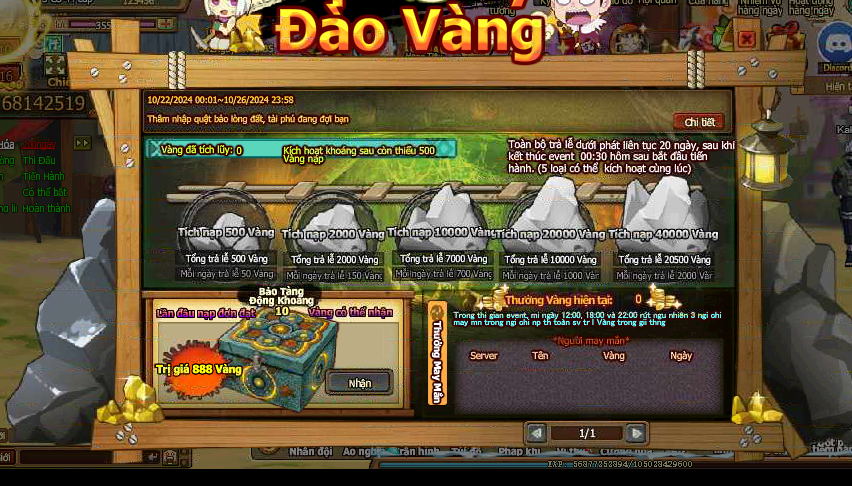Claim the treasure chest with Nhận
This screenshot has height=486, width=852.
pyautogui.click(x=359, y=382)
